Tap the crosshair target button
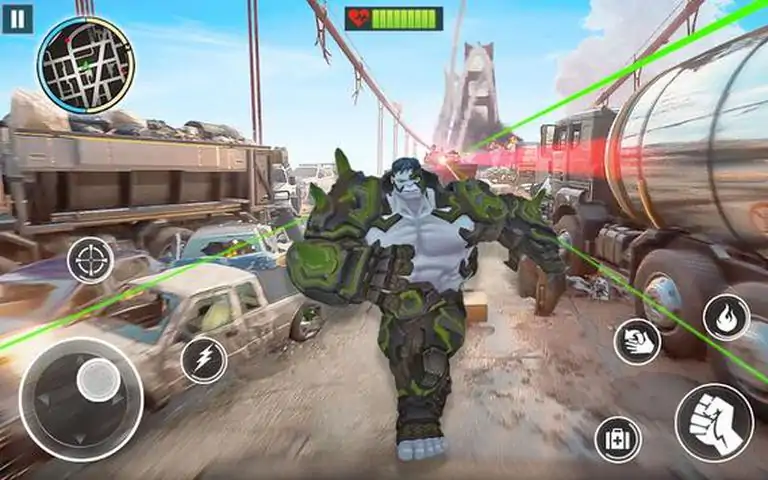Screen dimensions: 768x480 (90, 260)
